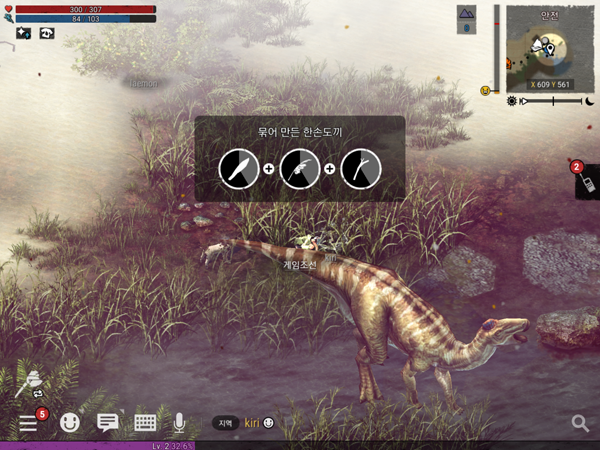View the sparkle buff status icon
The width and height of the screenshot is (600, 450).
pyautogui.click(x=23, y=32)
